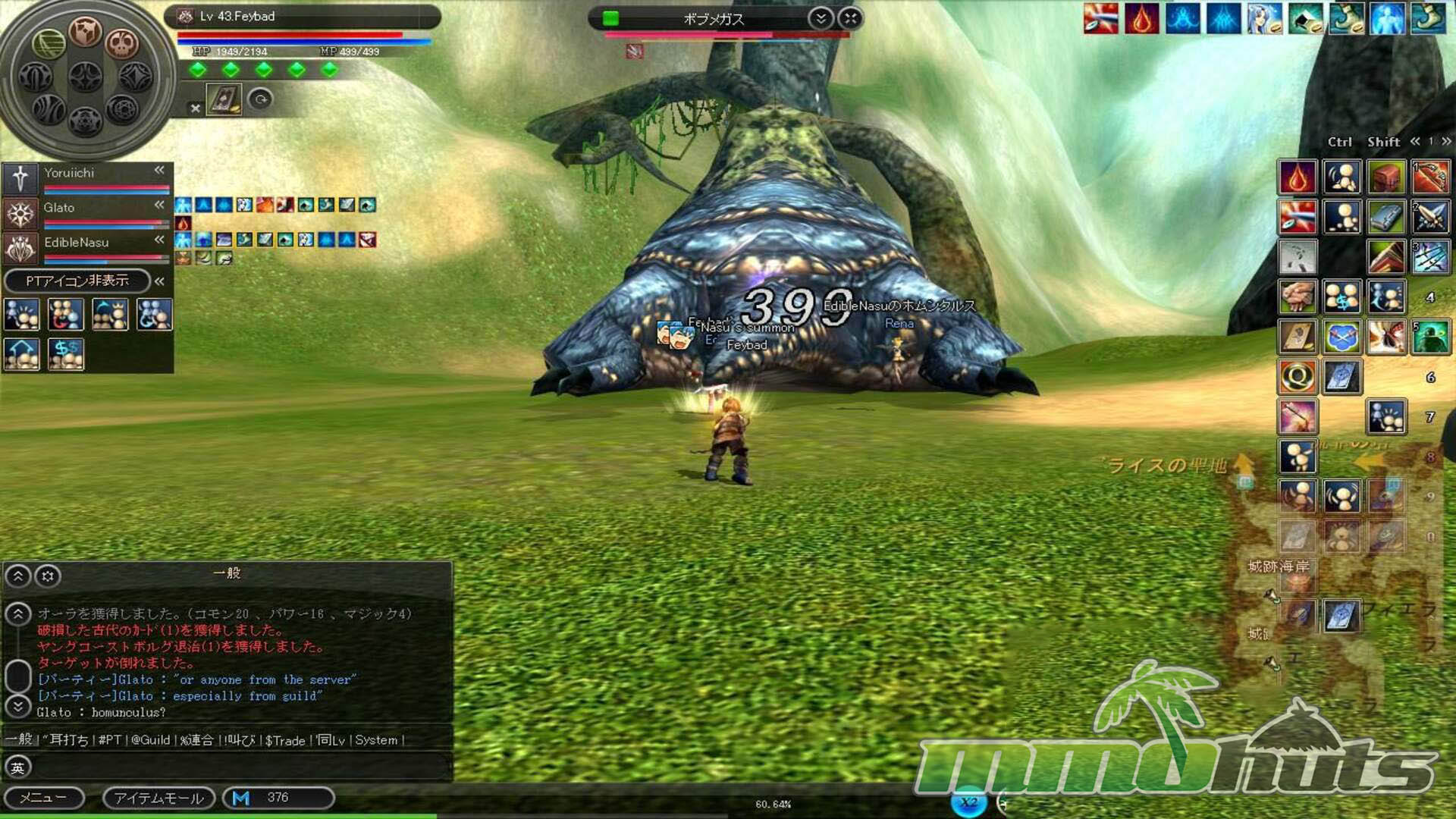Screen dimensions: 1456x819
Task: Open the アイテムモール item shop
Action: coord(159,798)
